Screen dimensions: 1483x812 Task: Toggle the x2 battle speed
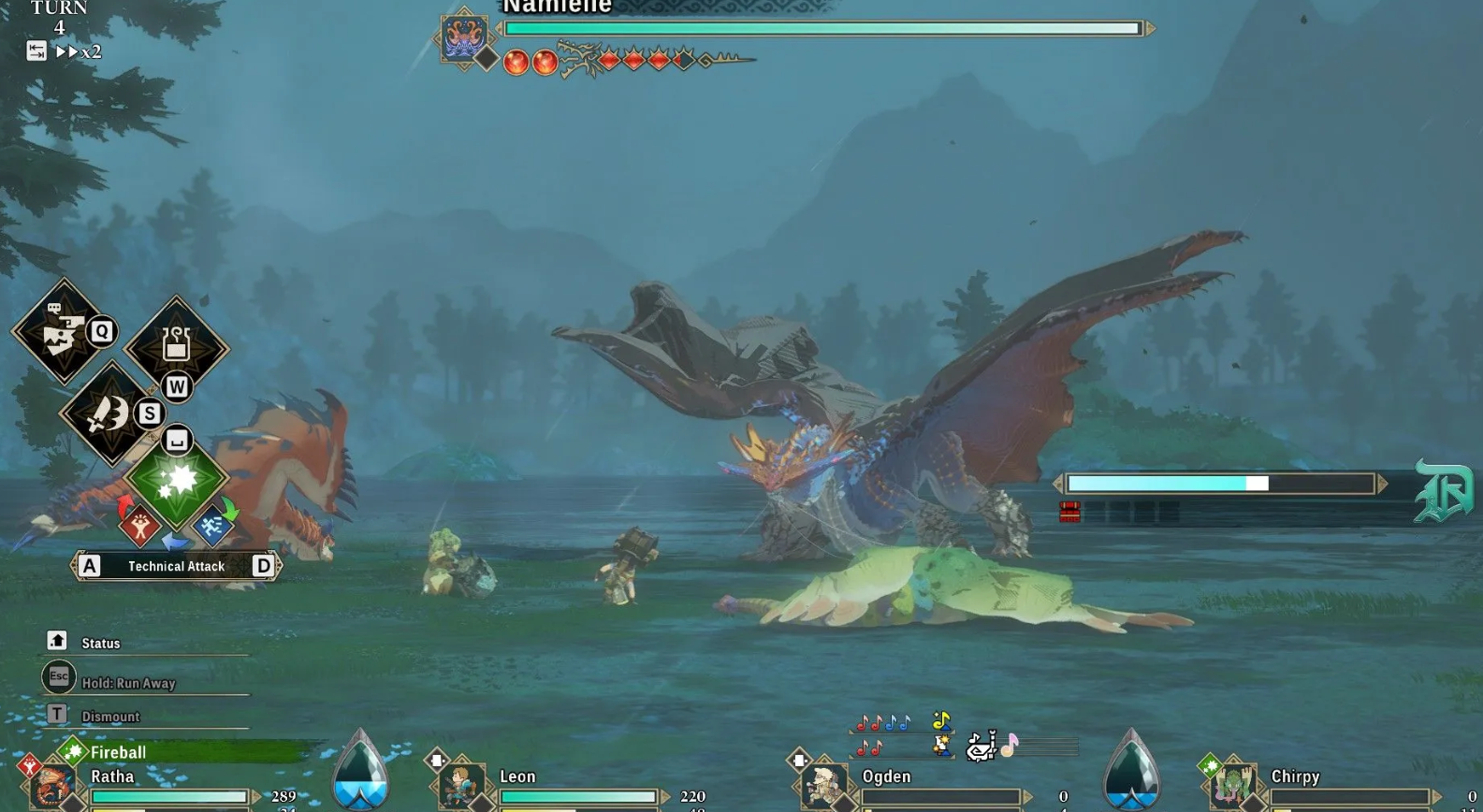point(79,51)
